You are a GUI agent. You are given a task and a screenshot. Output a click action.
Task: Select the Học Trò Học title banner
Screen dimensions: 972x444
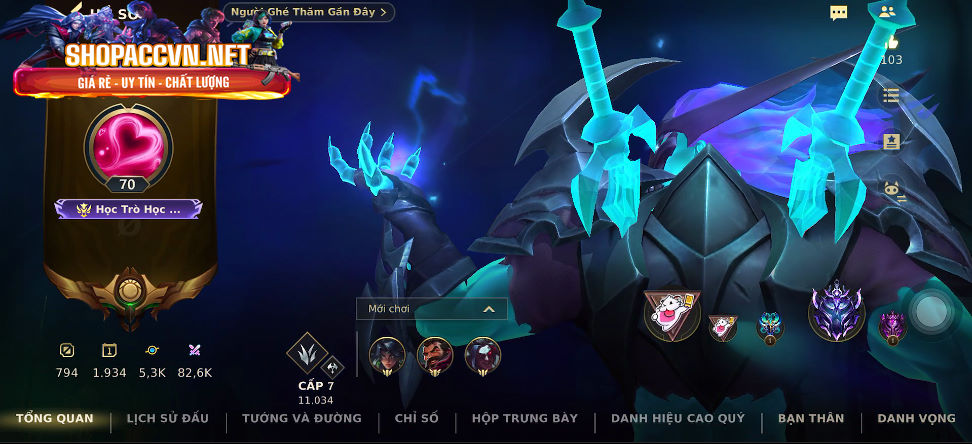[x=128, y=209]
